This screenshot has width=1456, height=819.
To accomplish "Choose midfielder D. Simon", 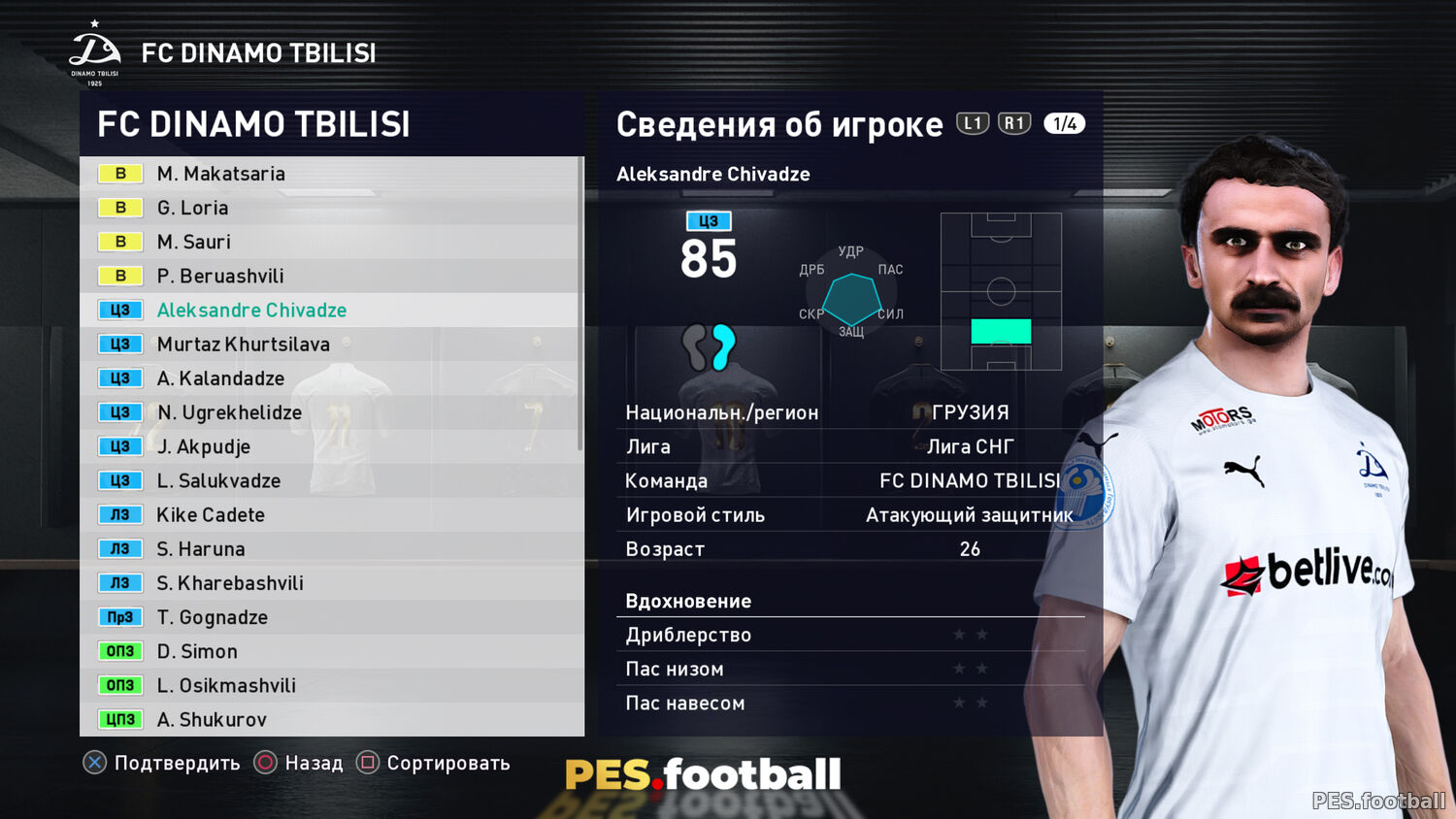I will [197, 651].
